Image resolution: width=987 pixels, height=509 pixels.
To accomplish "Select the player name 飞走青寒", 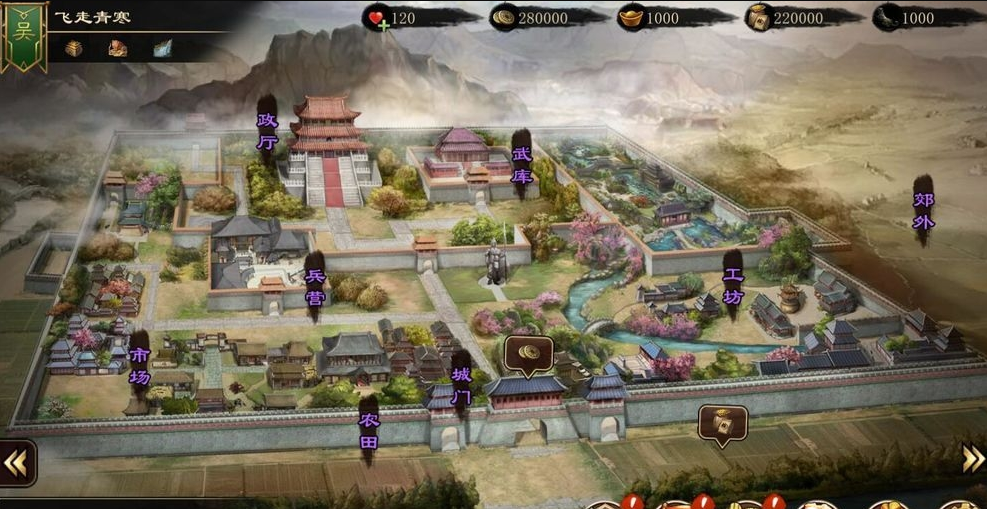I will (x=93, y=17).
